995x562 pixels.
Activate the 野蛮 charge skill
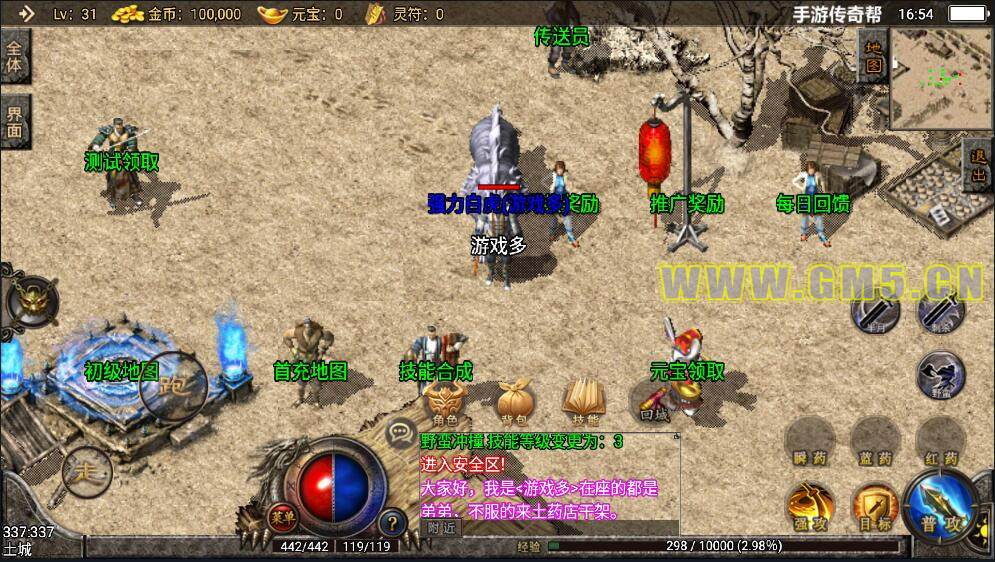point(939,374)
